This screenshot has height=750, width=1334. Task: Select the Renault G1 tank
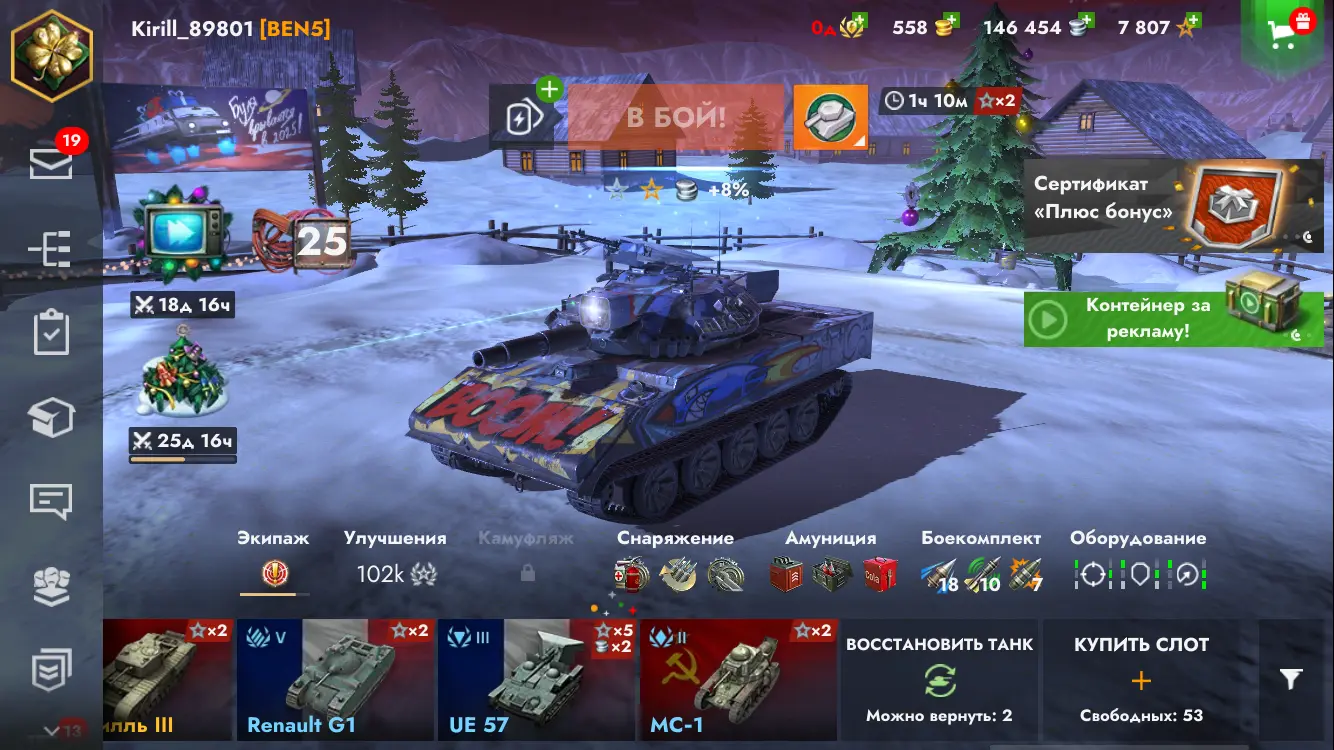(335, 679)
